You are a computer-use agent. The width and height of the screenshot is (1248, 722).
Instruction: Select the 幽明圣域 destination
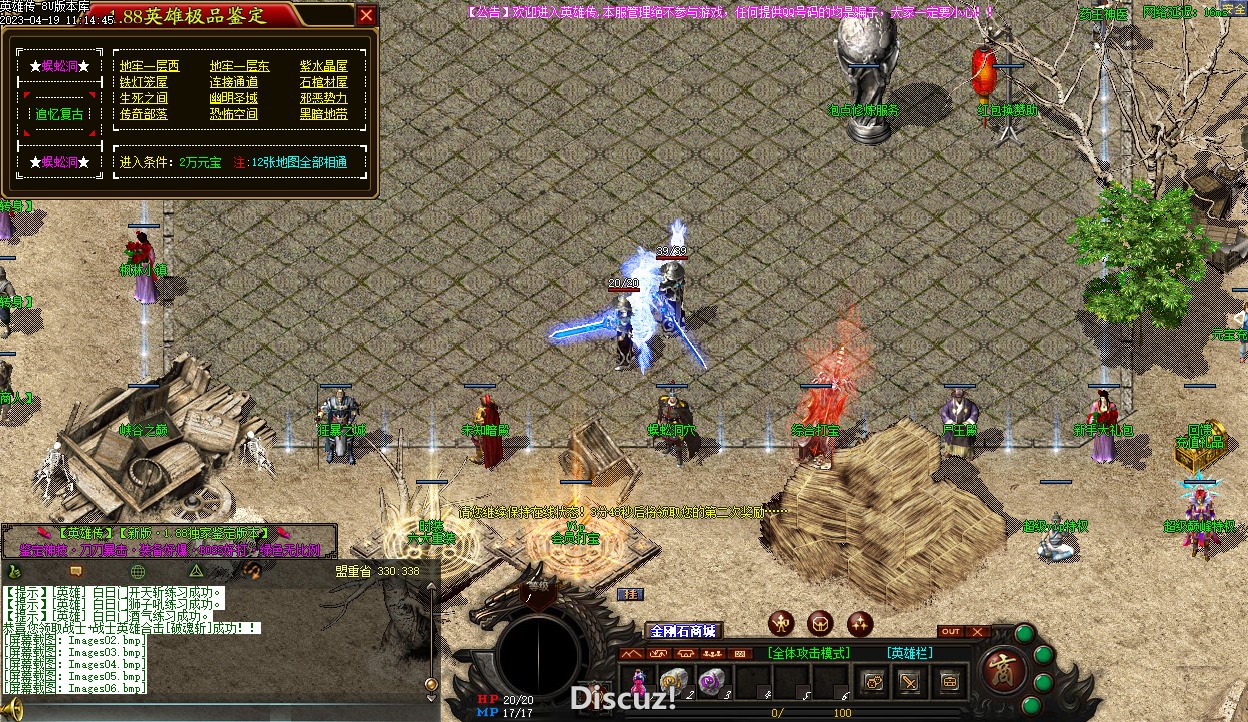(x=233, y=98)
